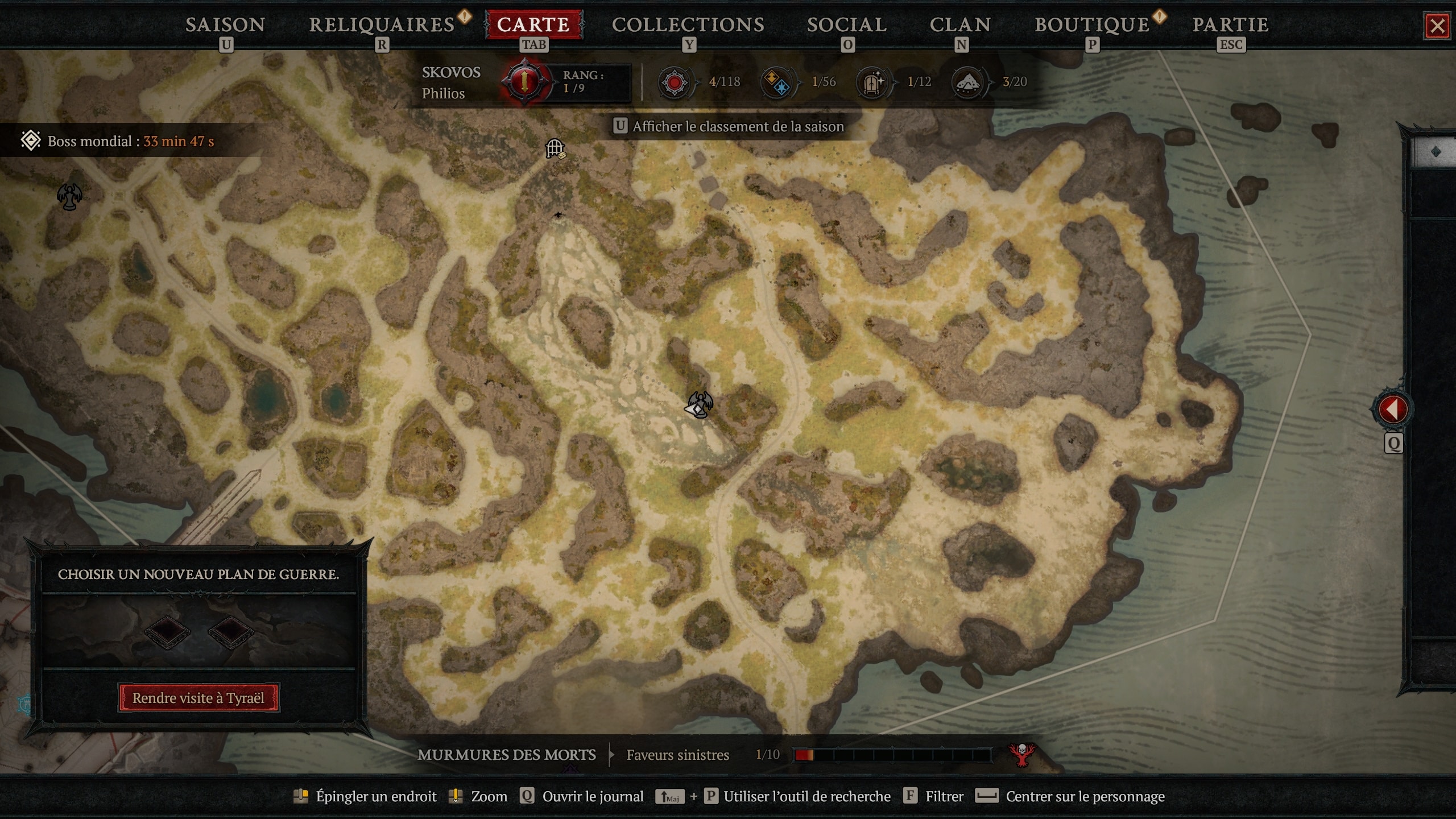Click the Altars of Lilith icon showing 1/12
The image size is (1456, 819).
point(873,82)
